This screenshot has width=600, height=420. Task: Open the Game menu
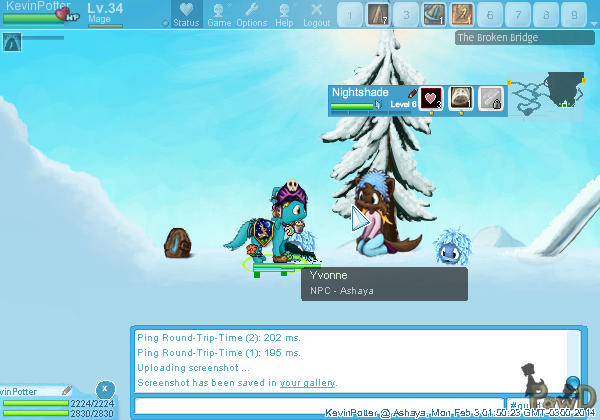pyautogui.click(x=219, y=15)
